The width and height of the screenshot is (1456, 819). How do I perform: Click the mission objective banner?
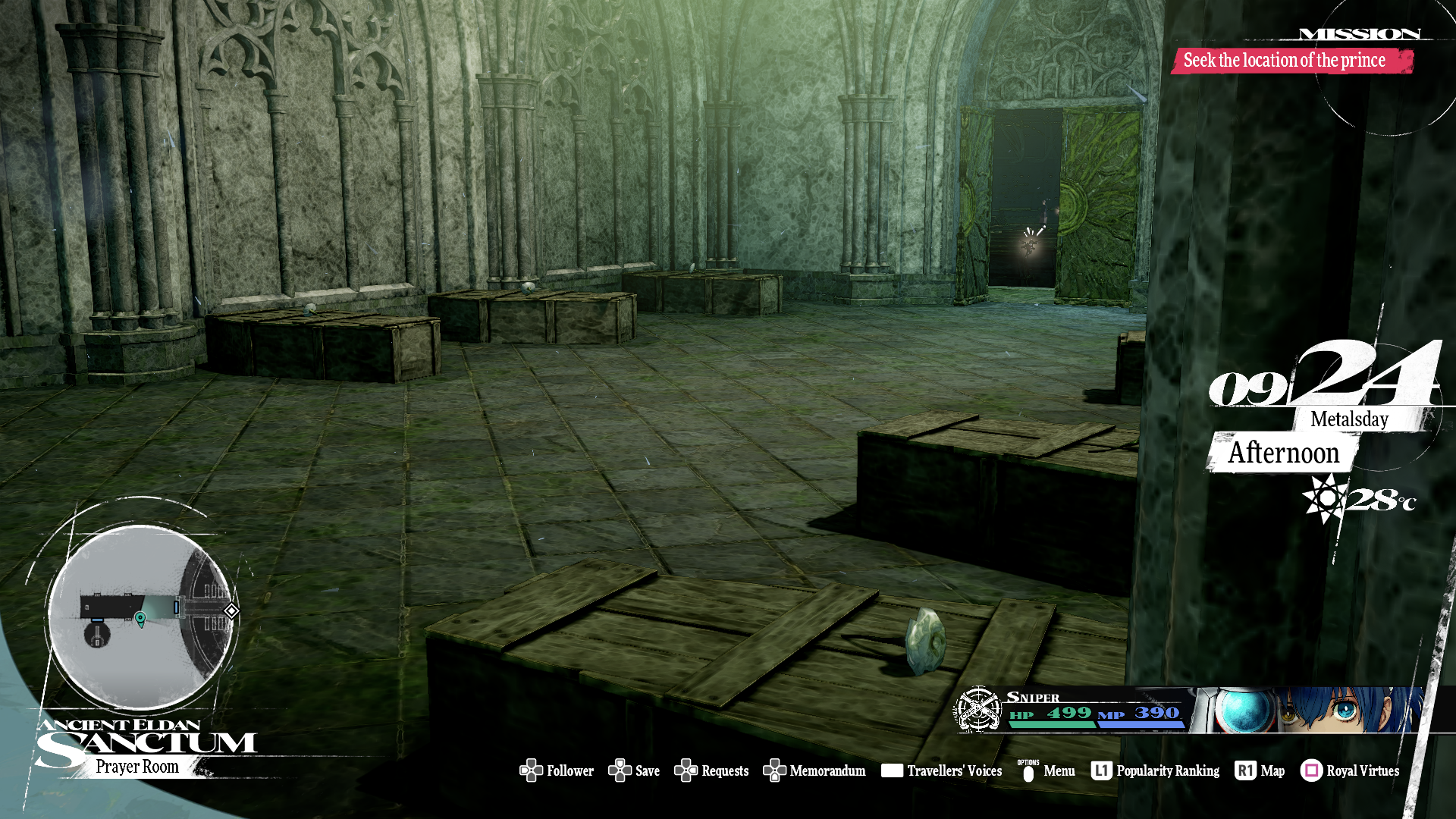(x=1291, y=61)
